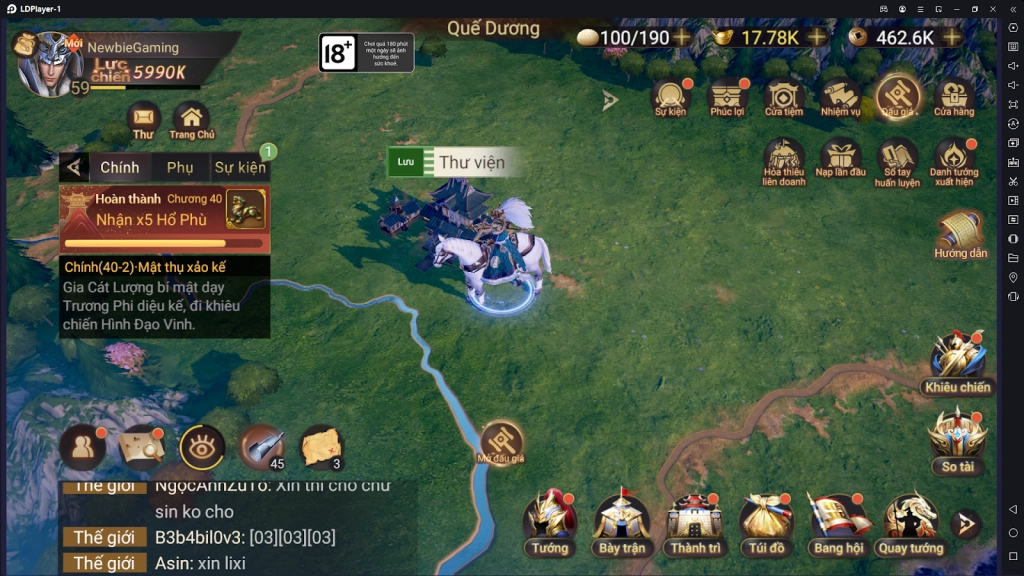The image size is (1024, 576).
Task: Open the Phúc lợi welfare chest
Action: (728, 97)
